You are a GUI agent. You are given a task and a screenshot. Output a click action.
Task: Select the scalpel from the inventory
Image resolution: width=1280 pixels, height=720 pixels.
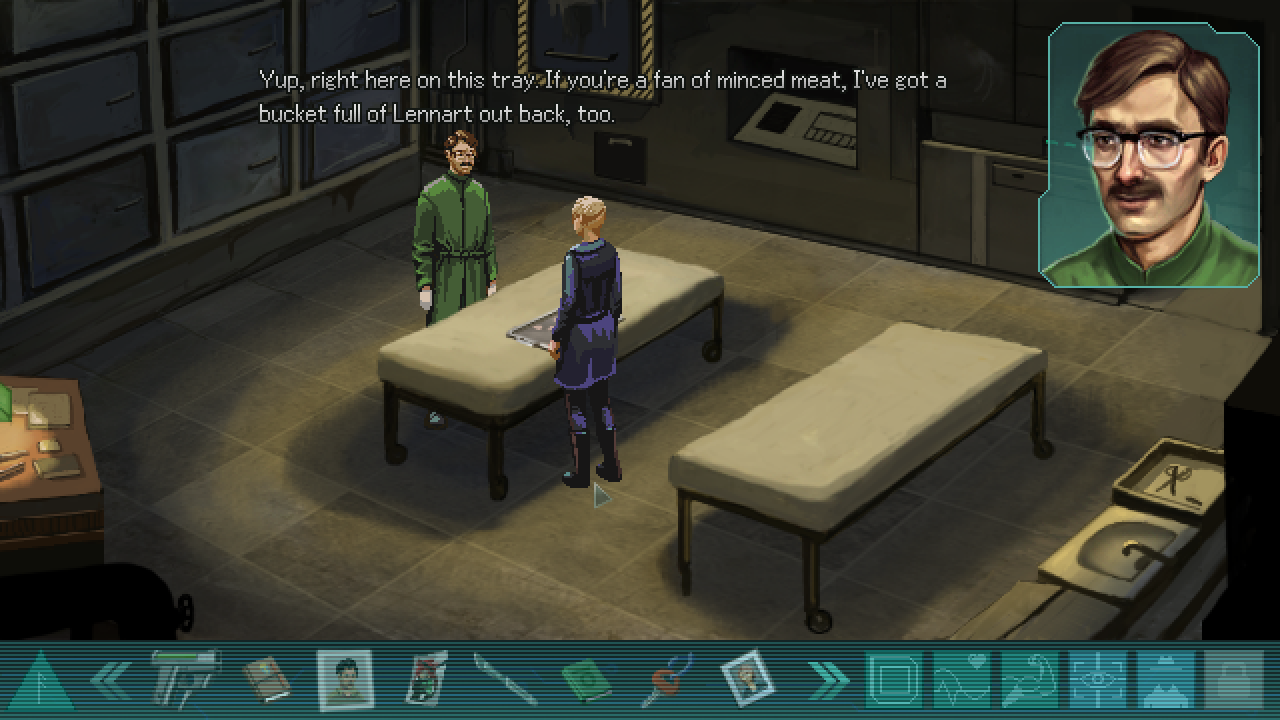coord(505,680)
